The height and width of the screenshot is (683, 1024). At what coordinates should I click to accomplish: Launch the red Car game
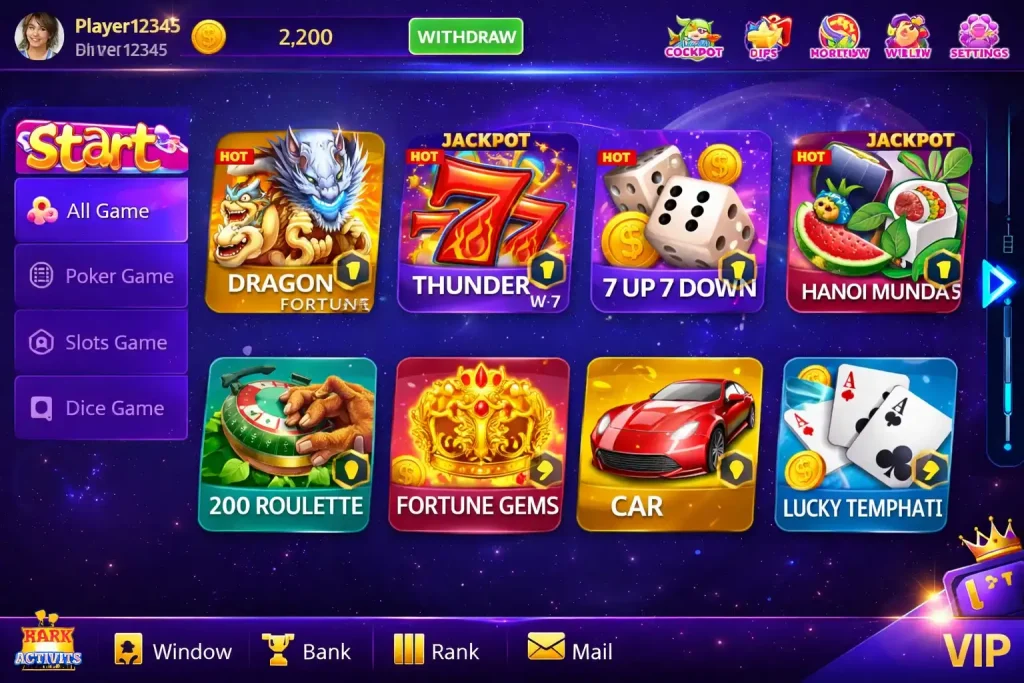coord(670,443)
